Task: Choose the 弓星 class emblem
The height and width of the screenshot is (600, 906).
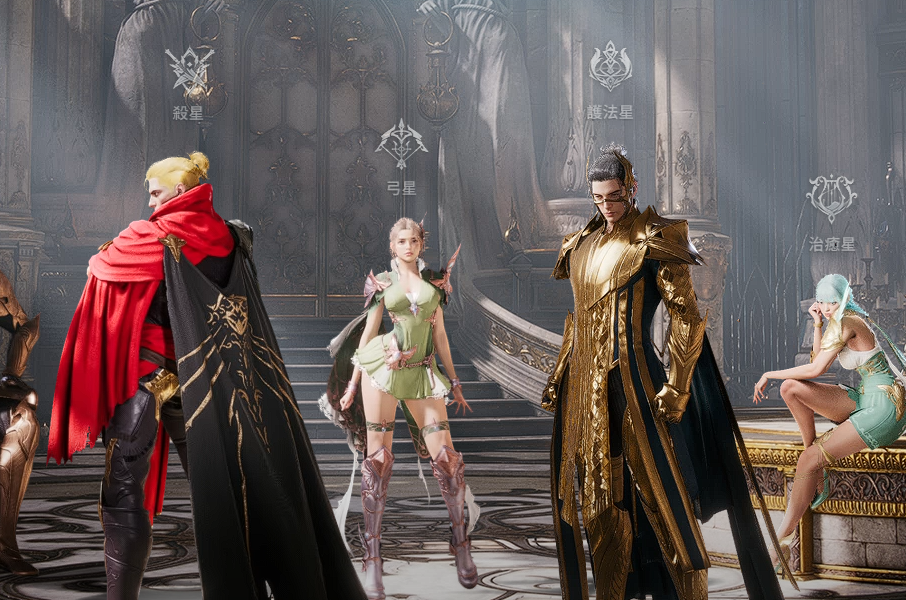Action: (401, 145)
